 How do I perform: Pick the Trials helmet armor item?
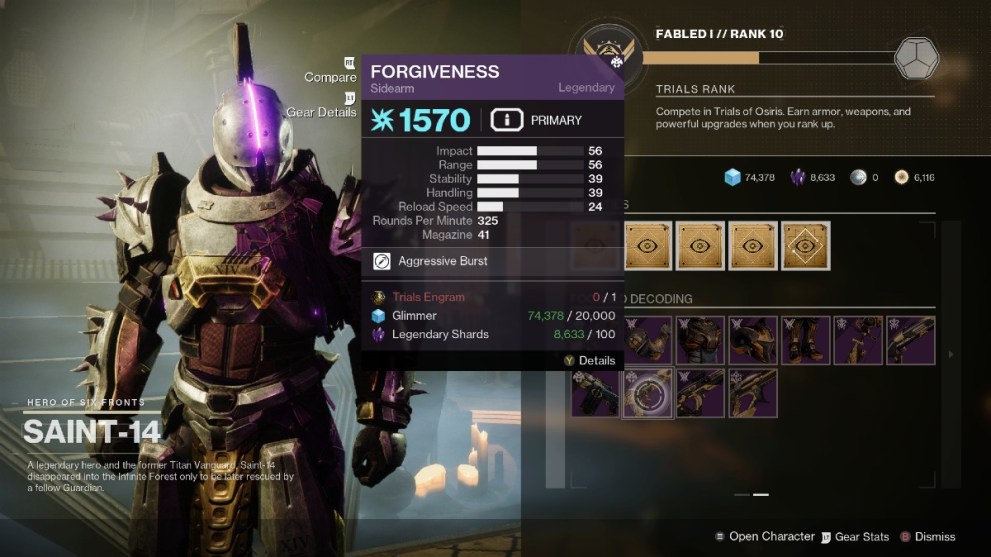pyautogui.click(x=752, y=341)
